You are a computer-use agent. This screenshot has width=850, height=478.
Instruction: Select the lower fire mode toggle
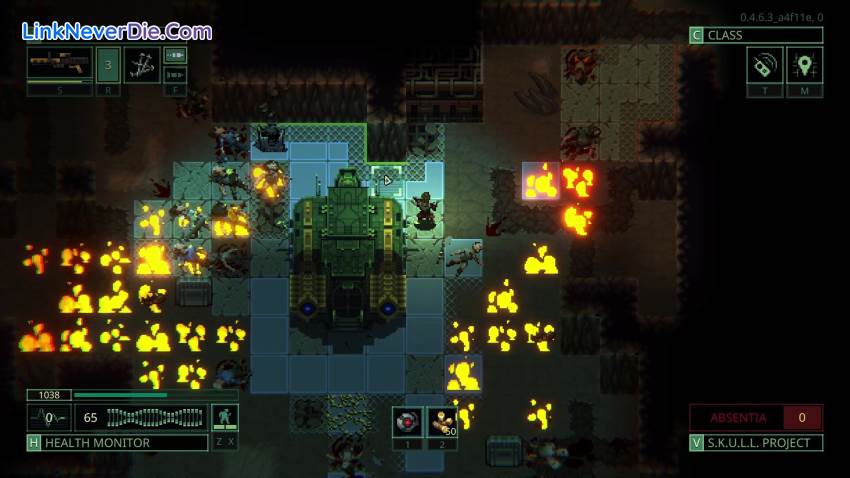coord(176,74)
